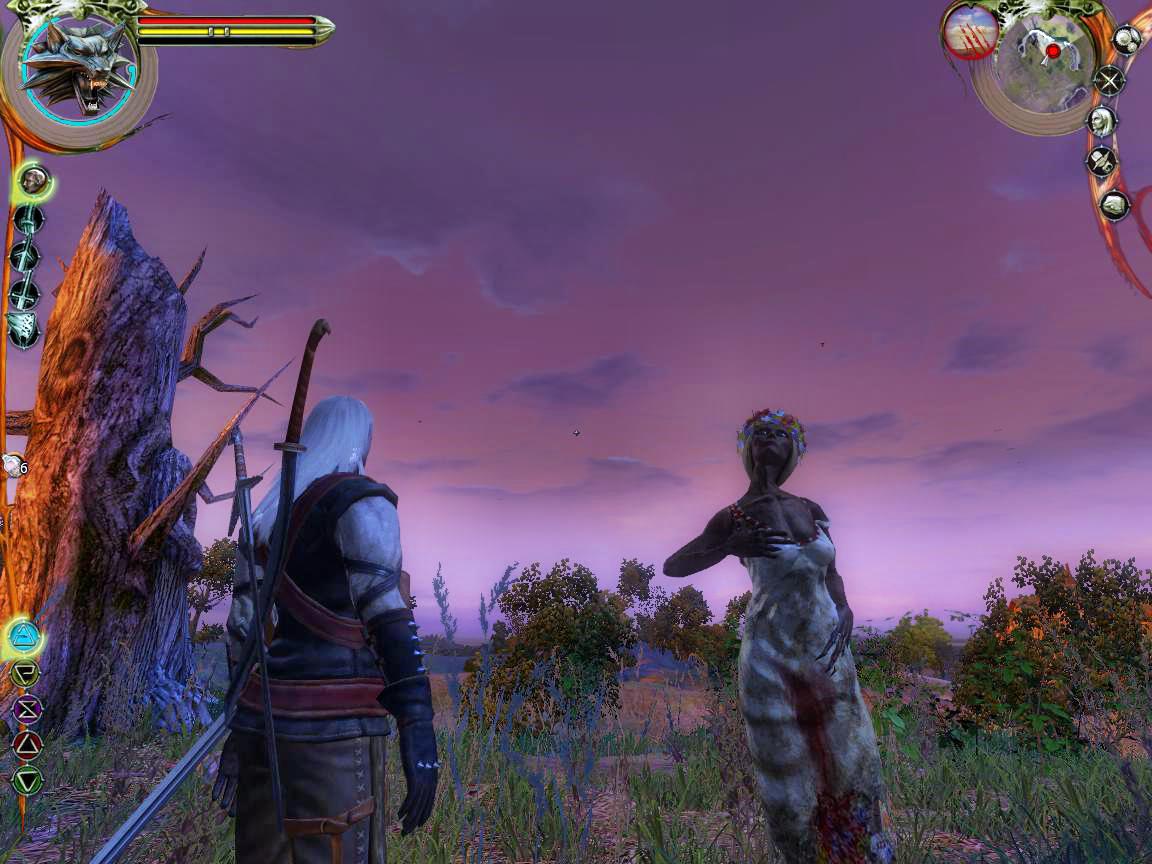
Task: Select the glowing green-ringed head icon
Action: [x=33, y=181]
